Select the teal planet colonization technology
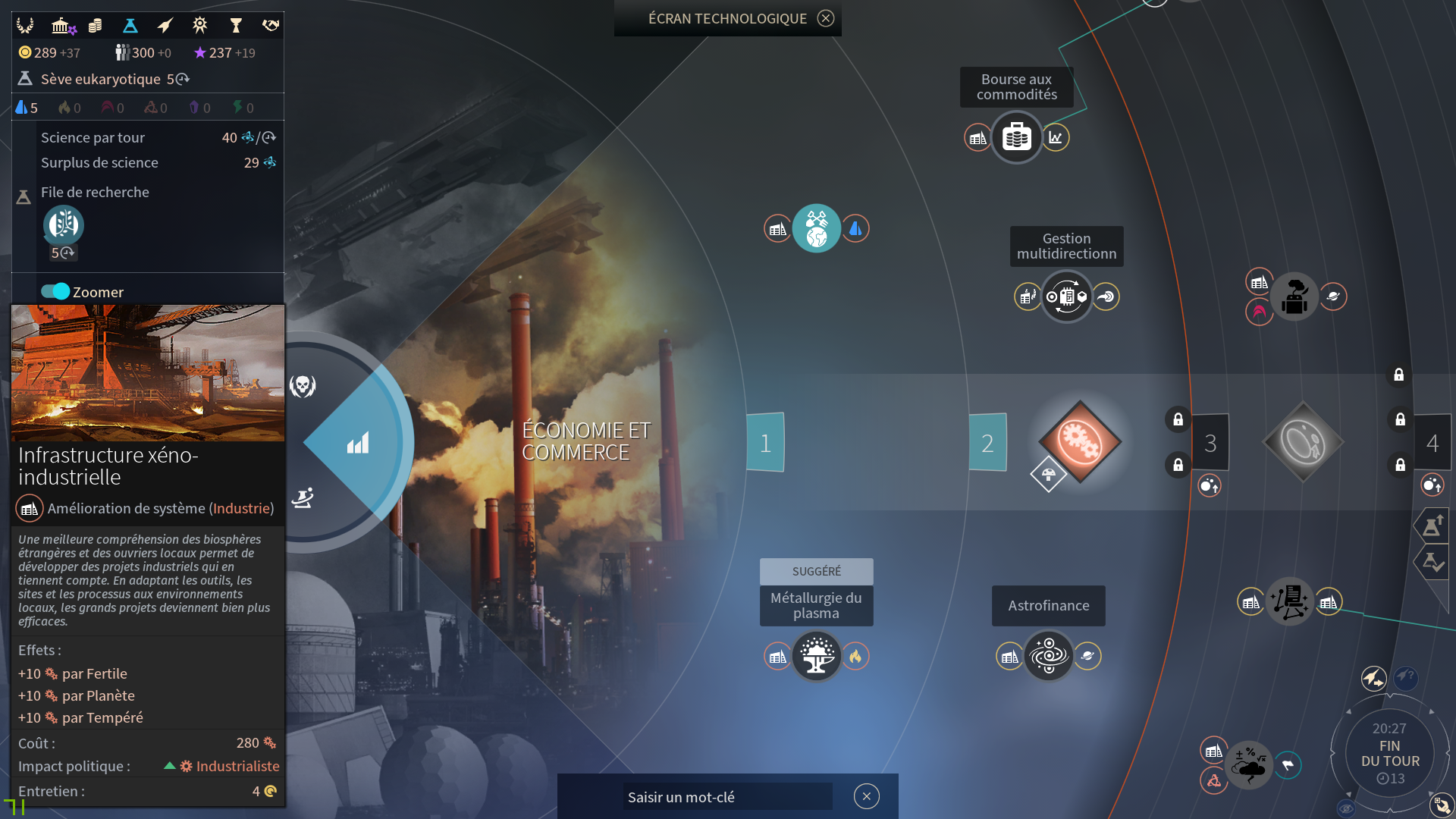The width and height of the screenshot is (1456, 819). coord(816,228)
